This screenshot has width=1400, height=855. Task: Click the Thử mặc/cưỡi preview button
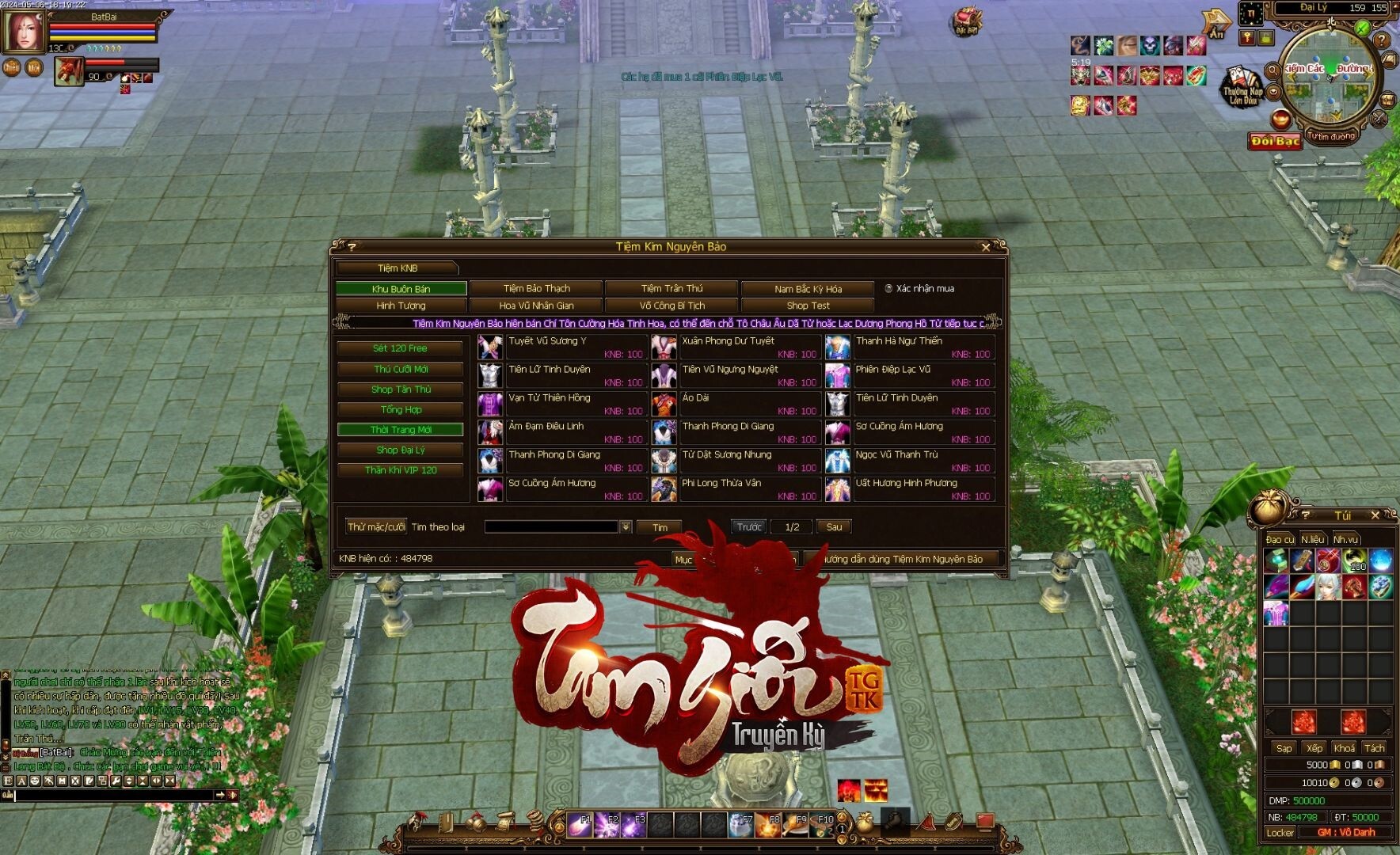(x=376, y=526)
